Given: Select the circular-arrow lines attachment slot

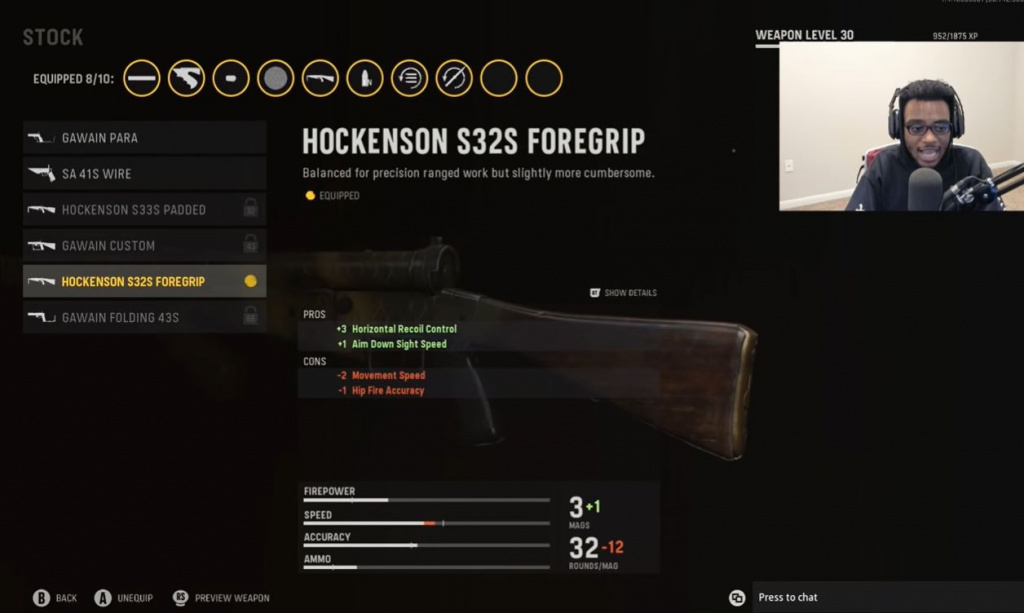Looking at the screenshot, I should (409, 78).
